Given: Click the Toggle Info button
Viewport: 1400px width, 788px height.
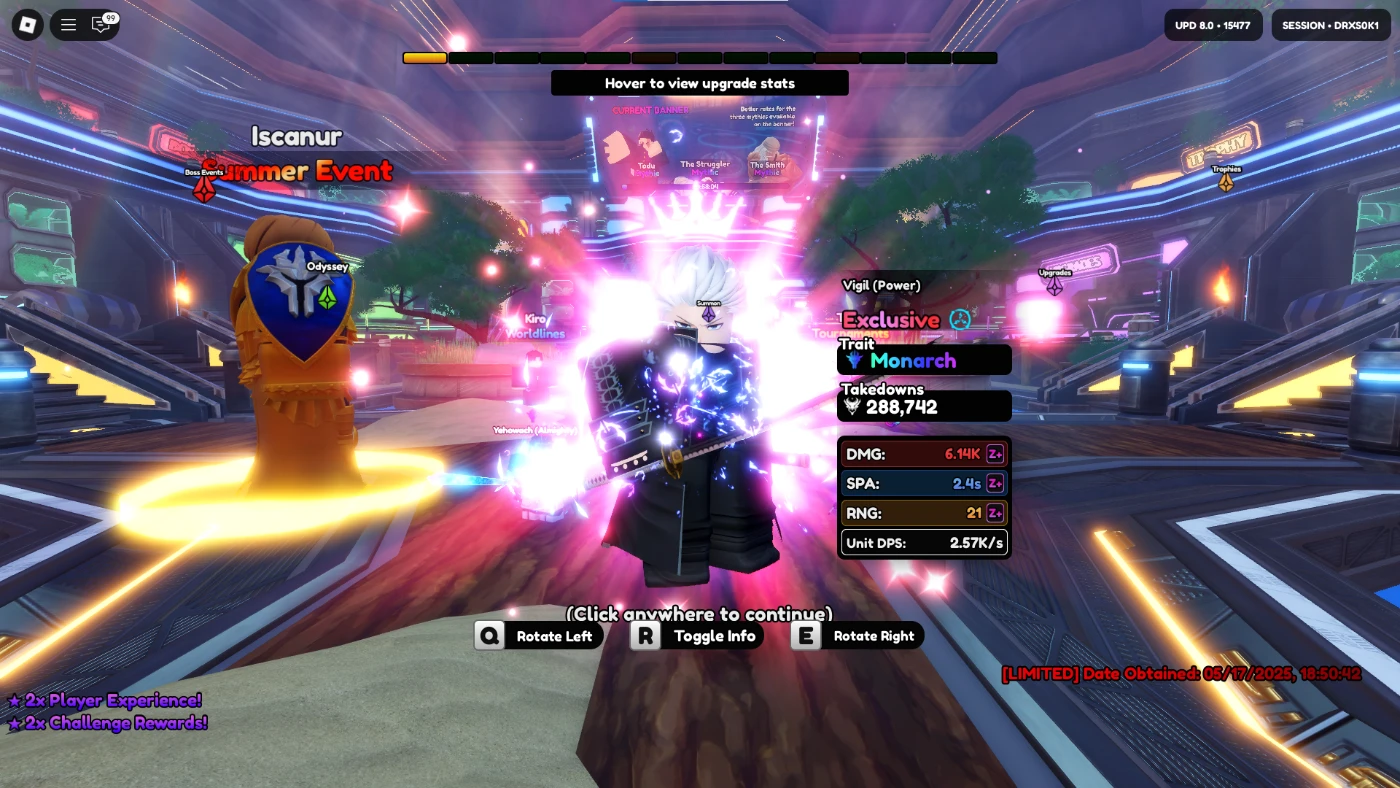Looking at the screenshot, I should [697, 636].
